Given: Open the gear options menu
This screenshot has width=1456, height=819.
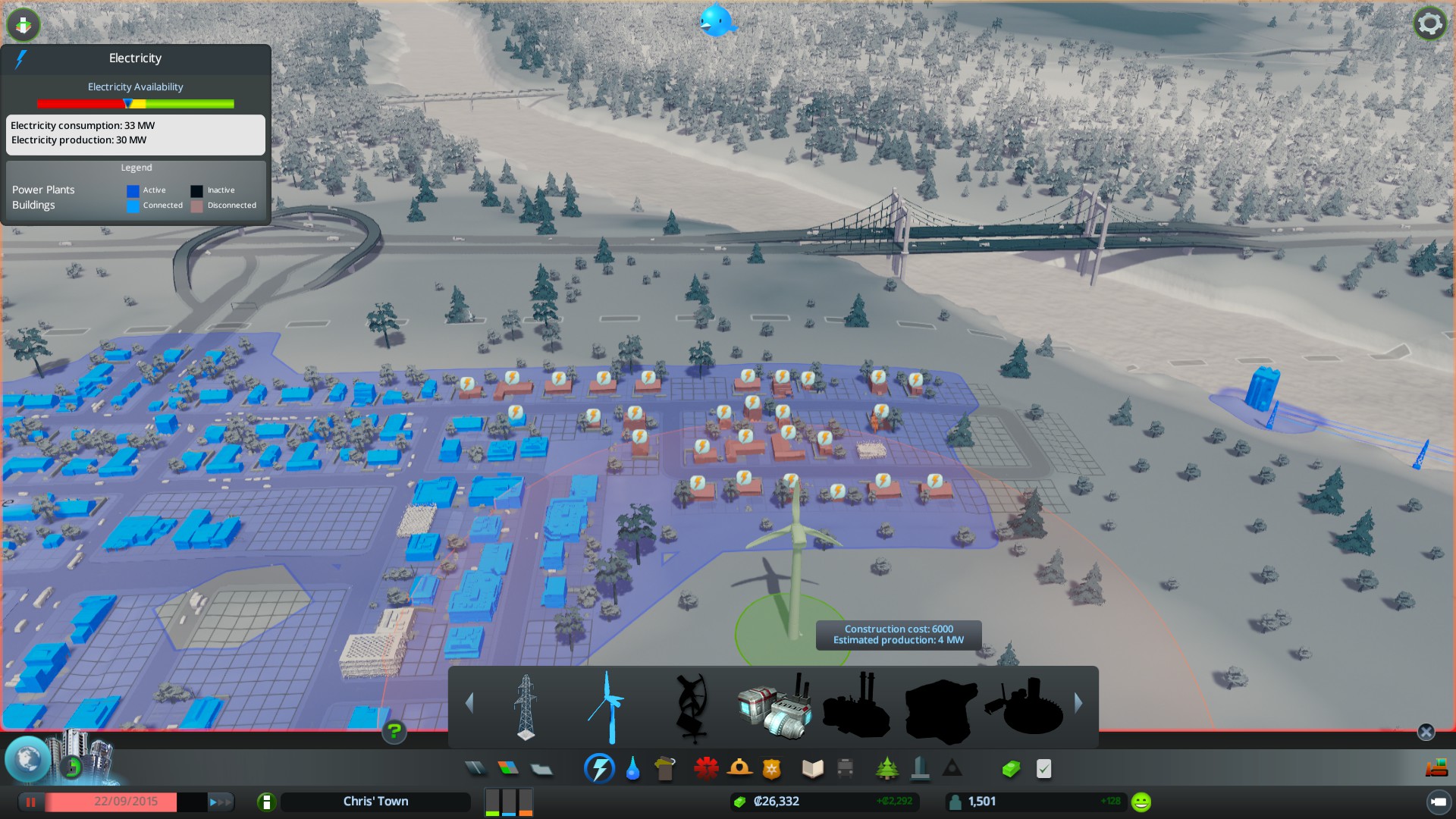Looking at the screenshot, I should 1429,24.
